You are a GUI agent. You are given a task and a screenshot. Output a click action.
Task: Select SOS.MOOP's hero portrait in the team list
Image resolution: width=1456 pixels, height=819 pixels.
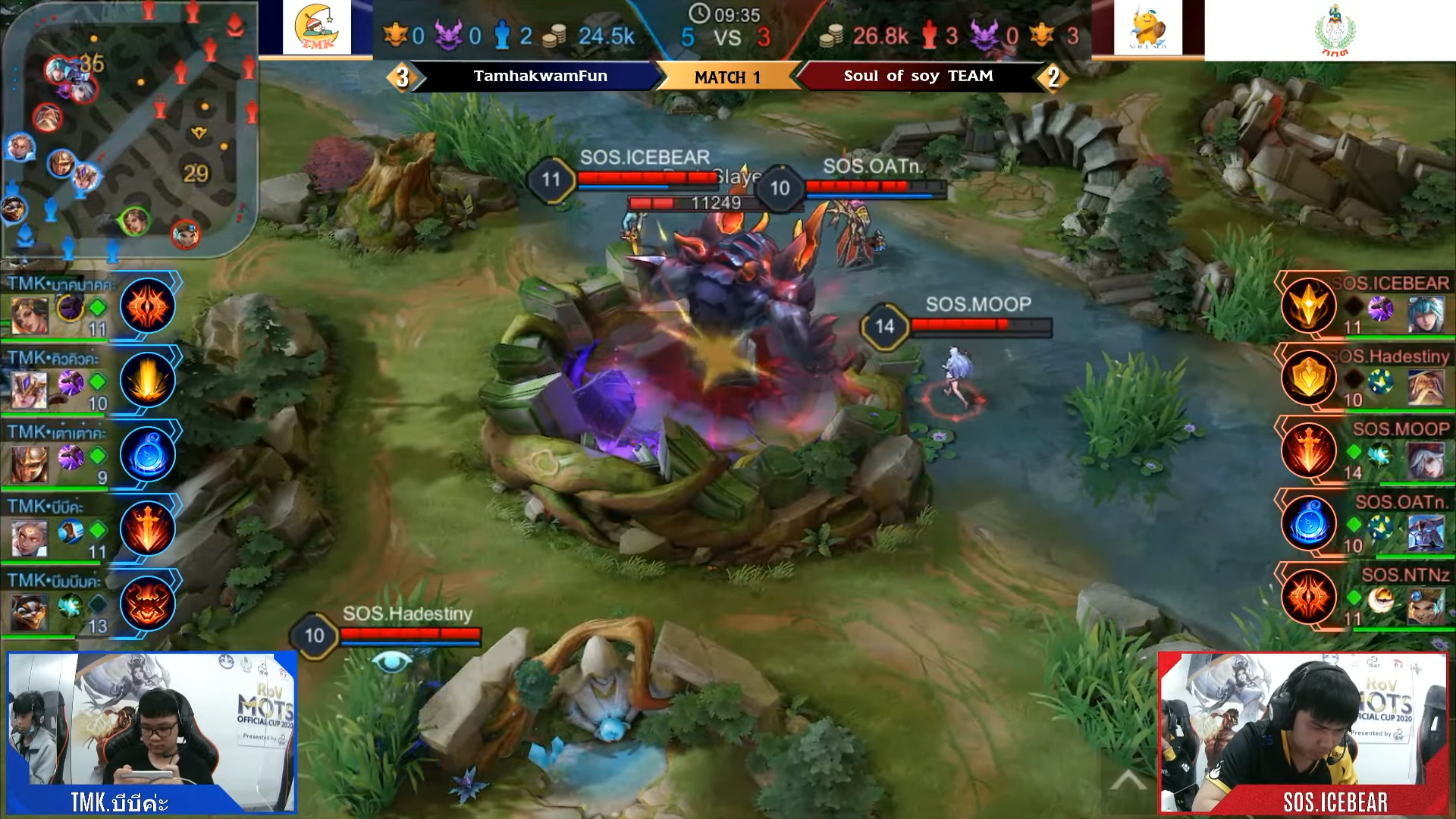pos(1426,460)
